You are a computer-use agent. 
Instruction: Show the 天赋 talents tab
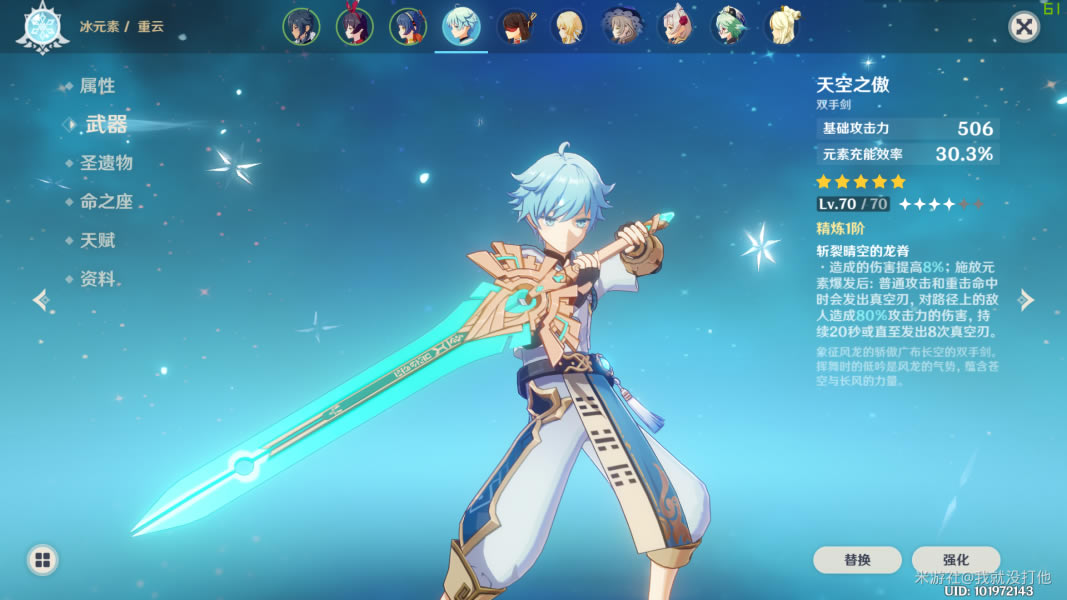tap(97, 240)
